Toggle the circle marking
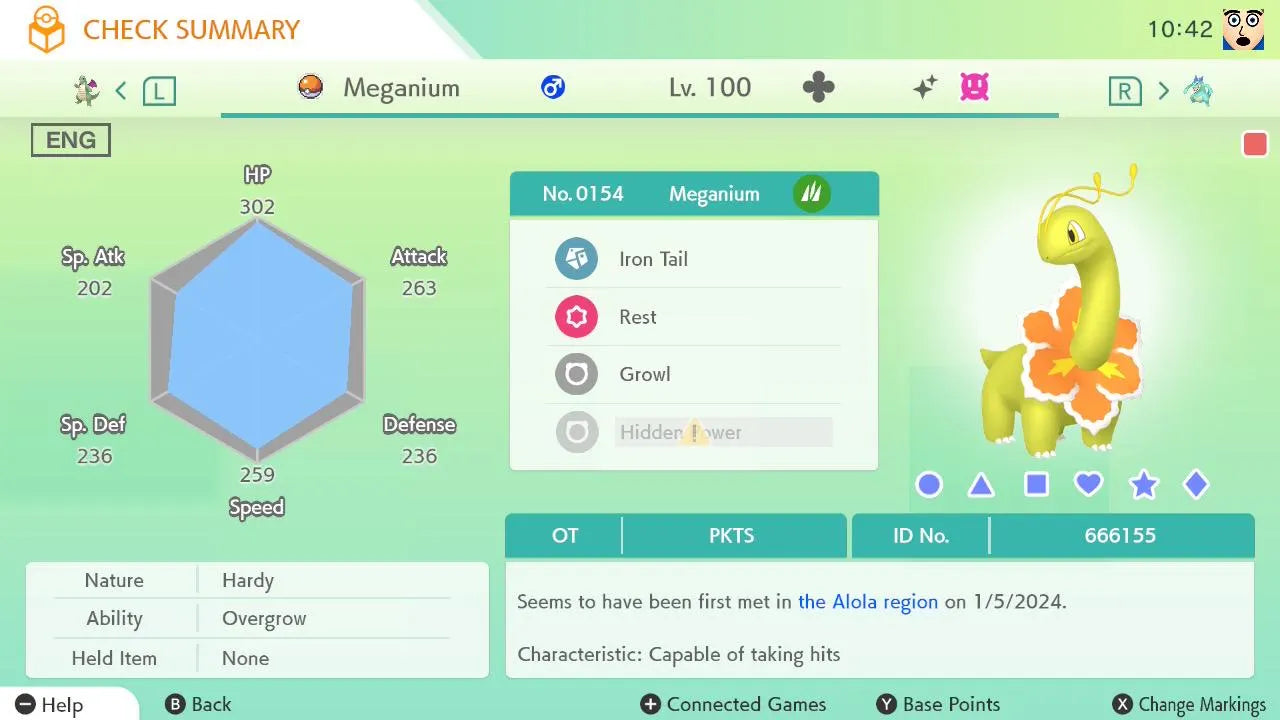 [x=929, y=485]
